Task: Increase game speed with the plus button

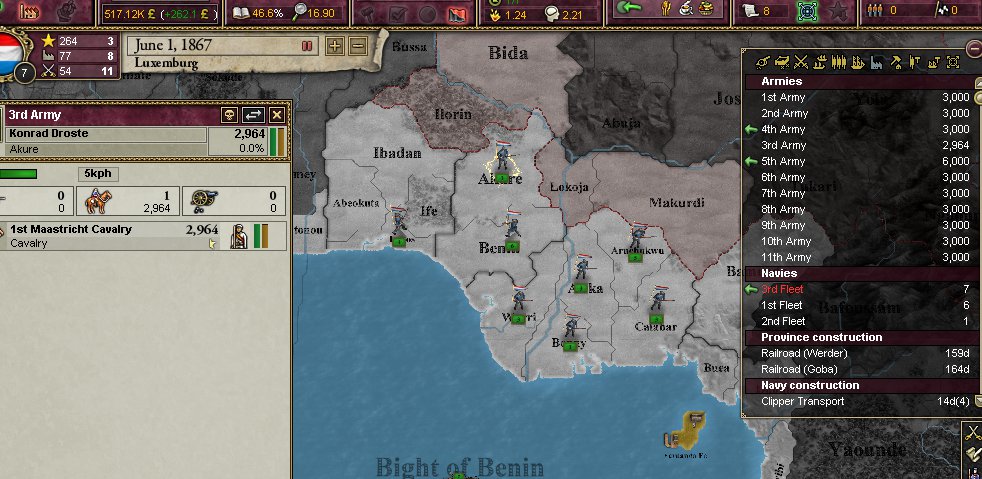Action: [335, 46]
